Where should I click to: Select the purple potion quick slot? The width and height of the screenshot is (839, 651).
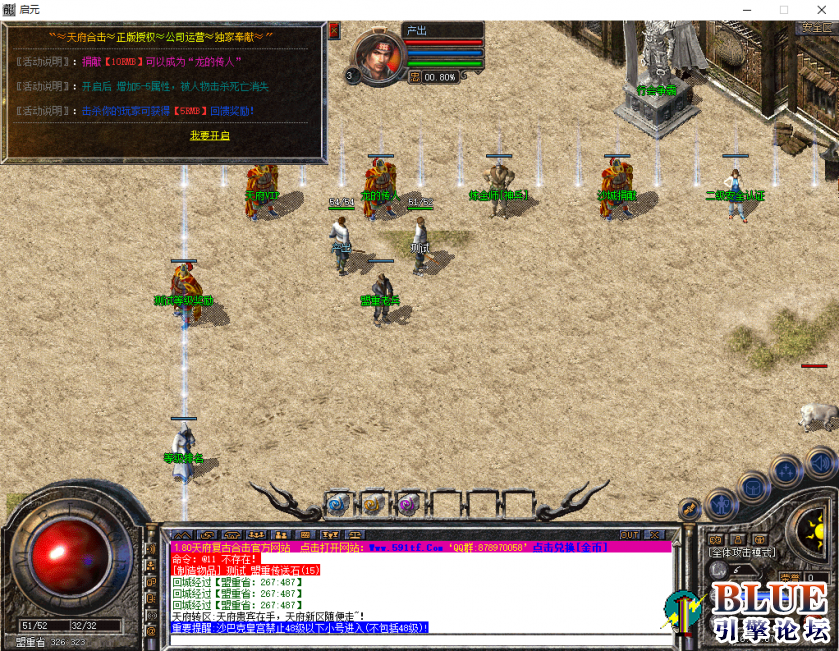pos(407,504)
